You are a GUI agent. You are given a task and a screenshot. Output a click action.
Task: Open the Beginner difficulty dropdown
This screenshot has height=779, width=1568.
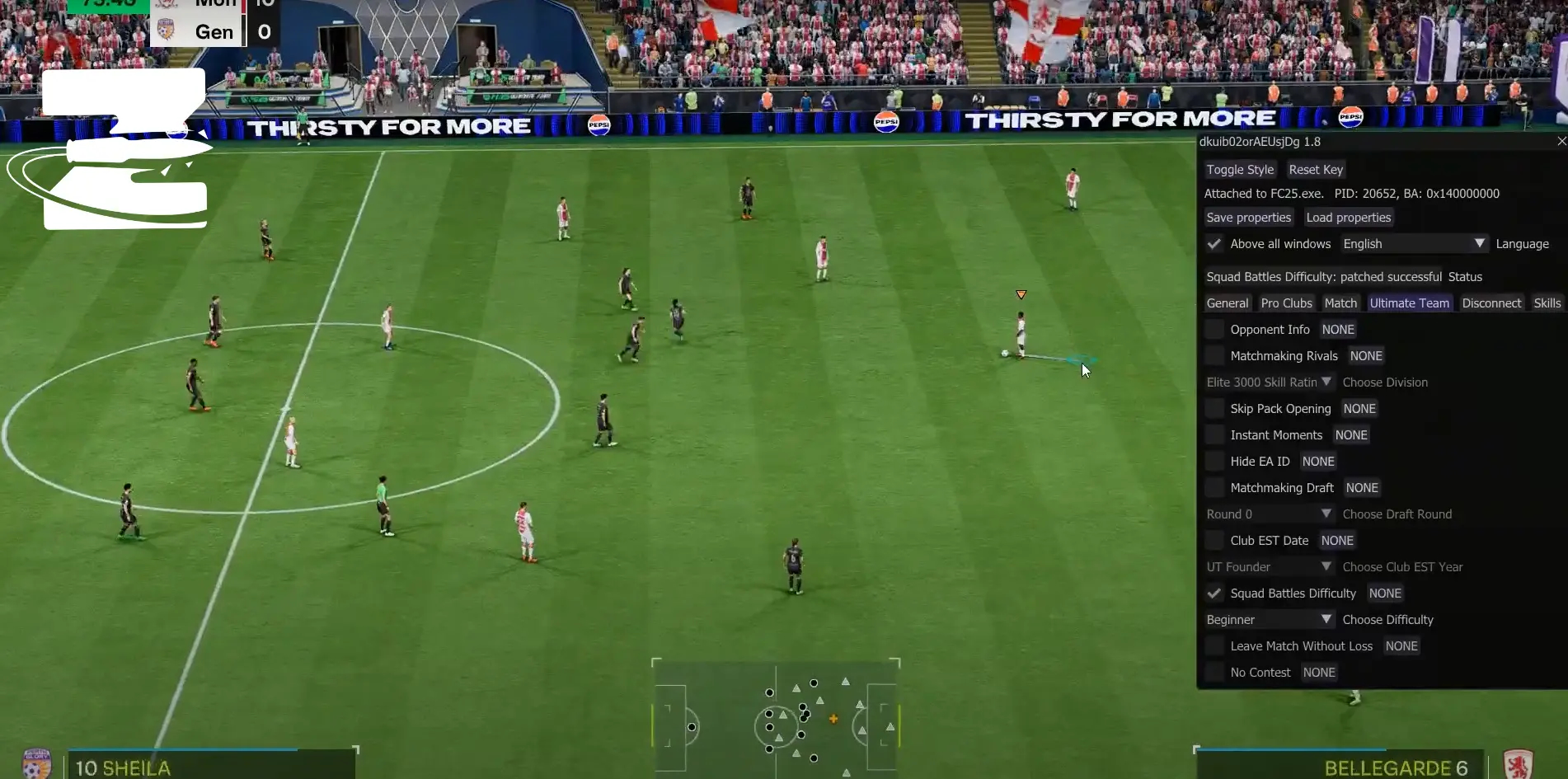click(x=1269, y=620)
